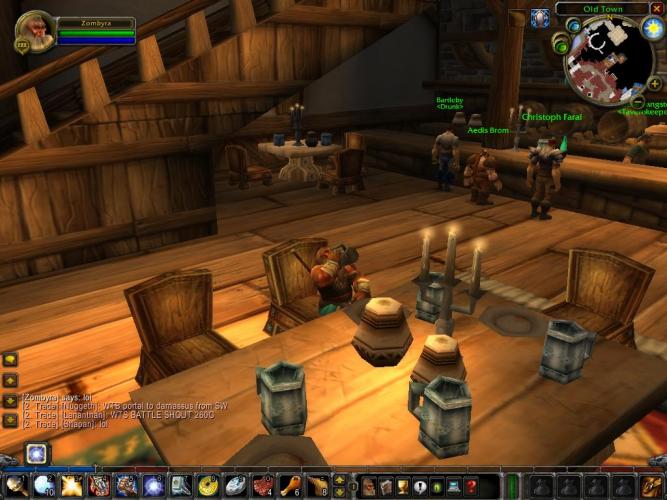The height and width of the screenshot is (500, 667).
Task: Use the raw meat food item
Action: [262, 486]
